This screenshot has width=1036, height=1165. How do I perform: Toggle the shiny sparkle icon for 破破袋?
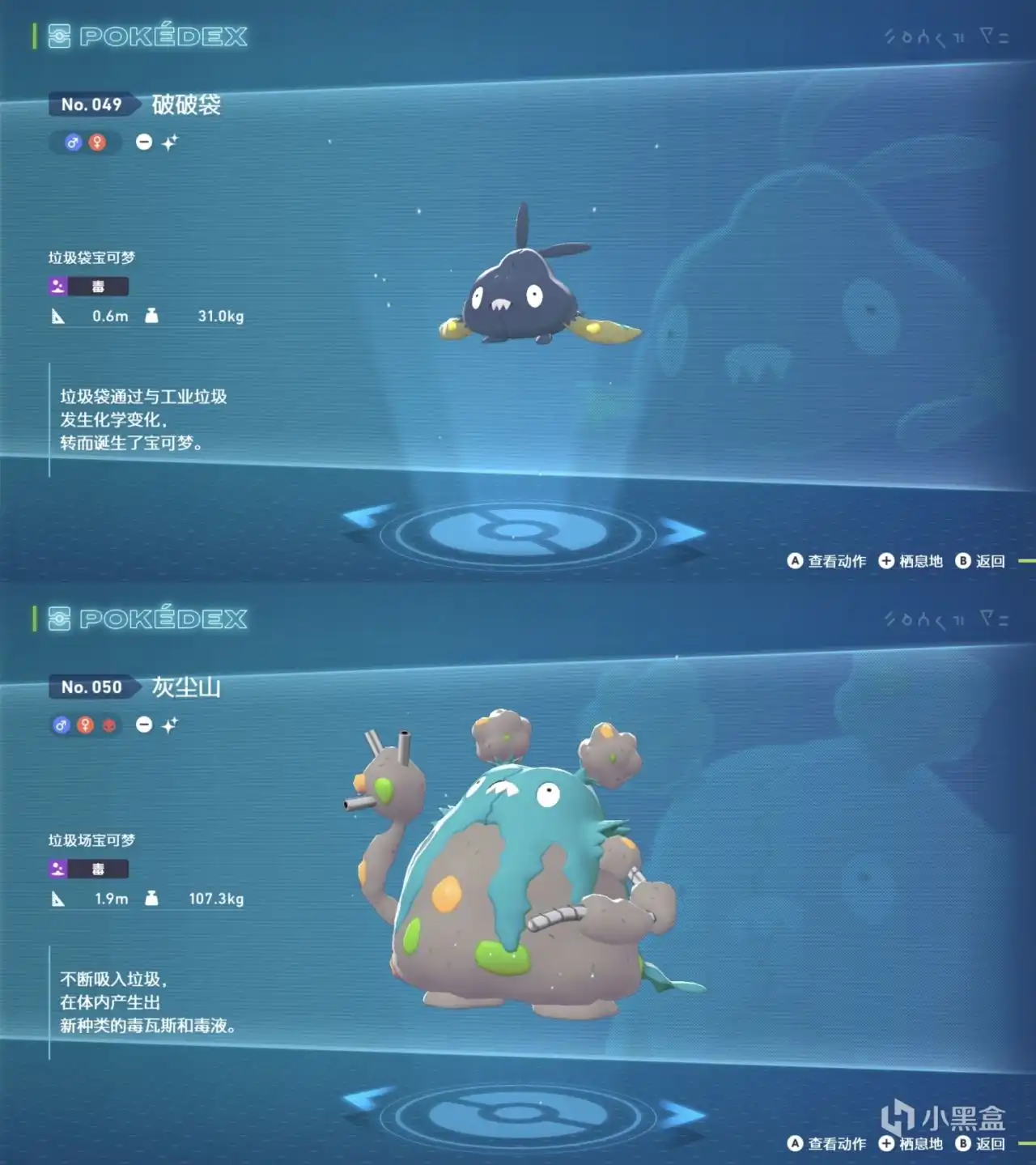pos(171,142)
